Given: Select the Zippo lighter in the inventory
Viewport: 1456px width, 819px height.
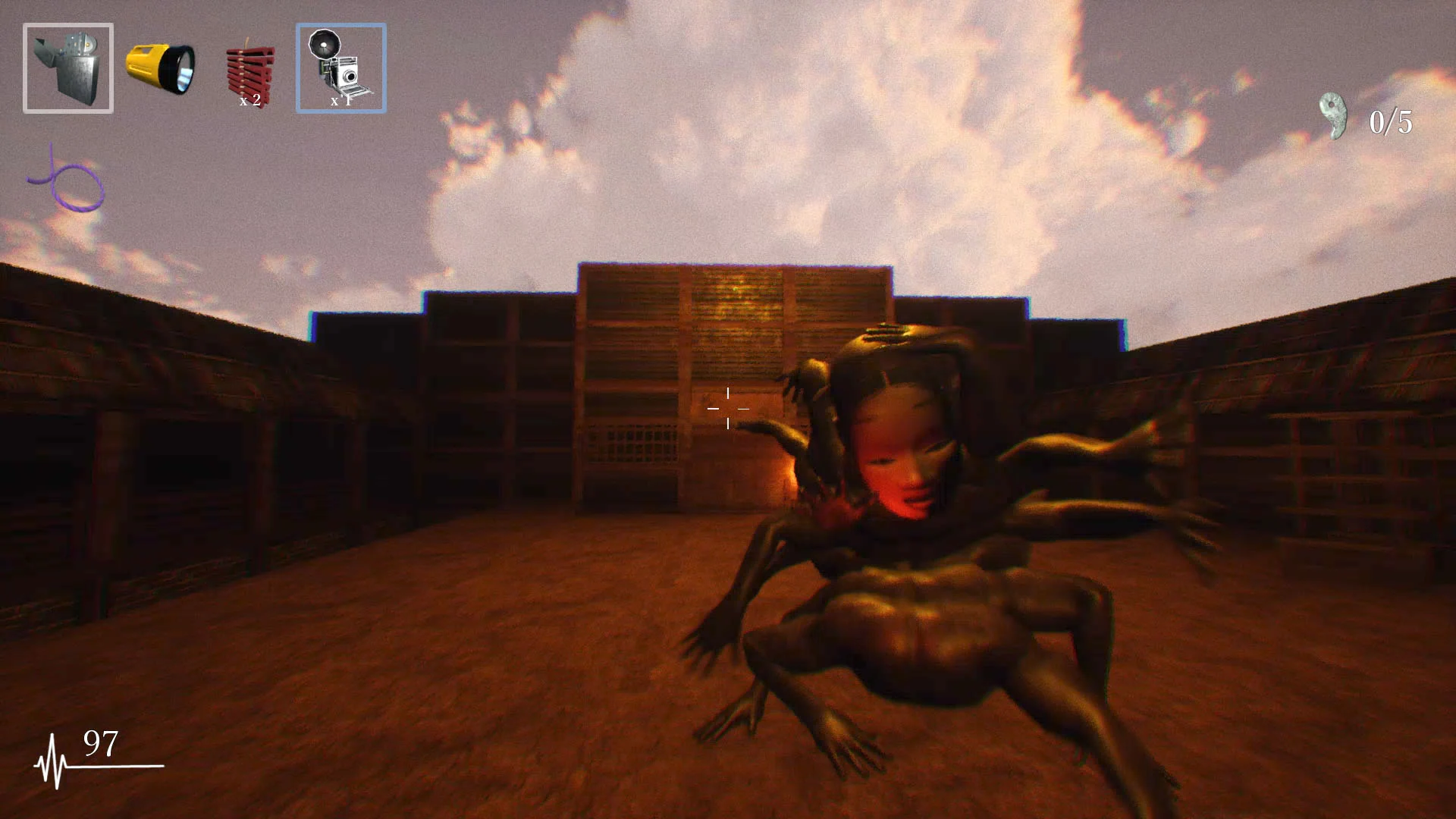Looking at the screenshot, I should point(67,67).
